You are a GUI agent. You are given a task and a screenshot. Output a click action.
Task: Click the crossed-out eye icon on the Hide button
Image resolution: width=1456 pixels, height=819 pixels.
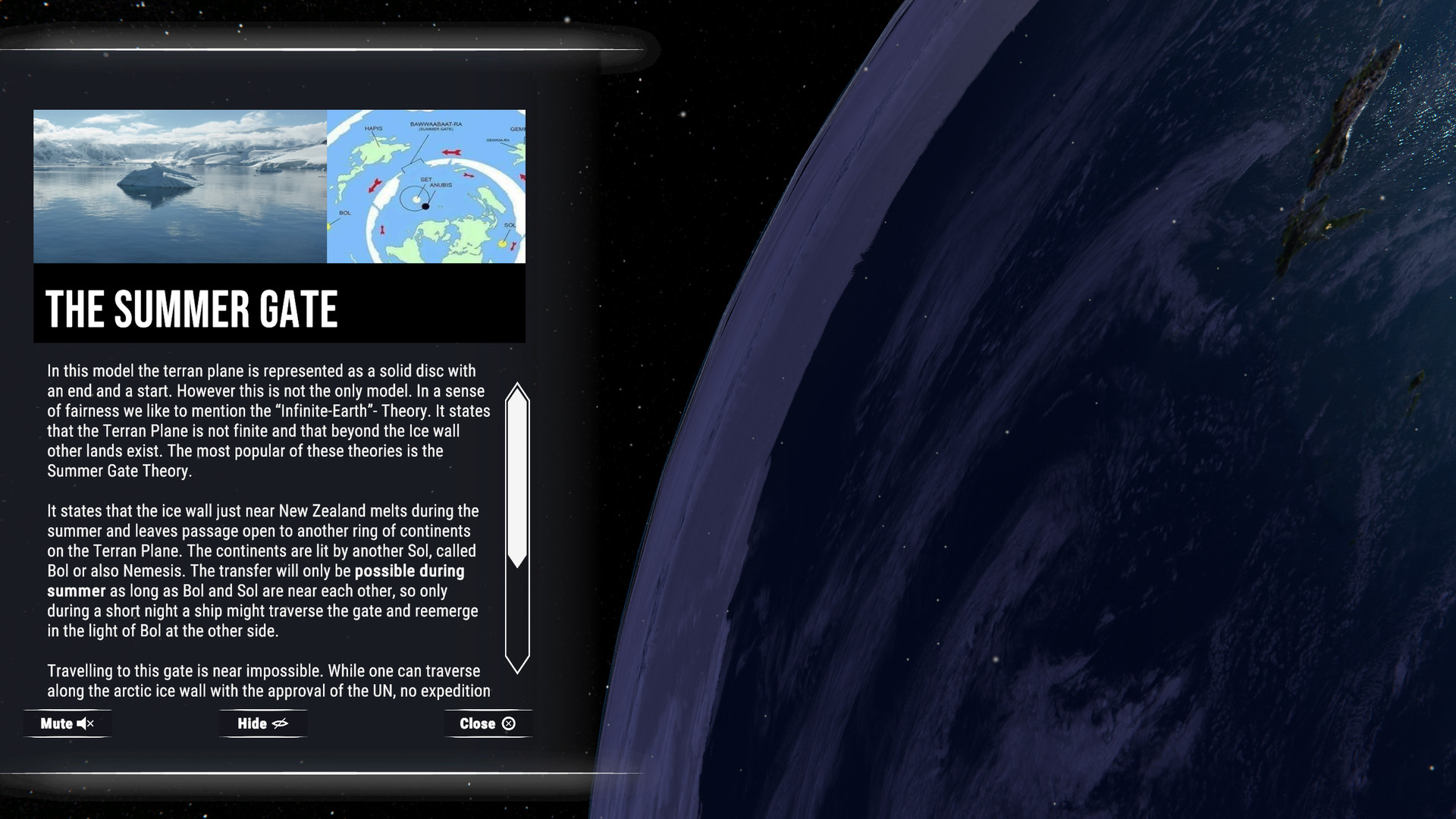pyautogui.click(x=282, y=723)
